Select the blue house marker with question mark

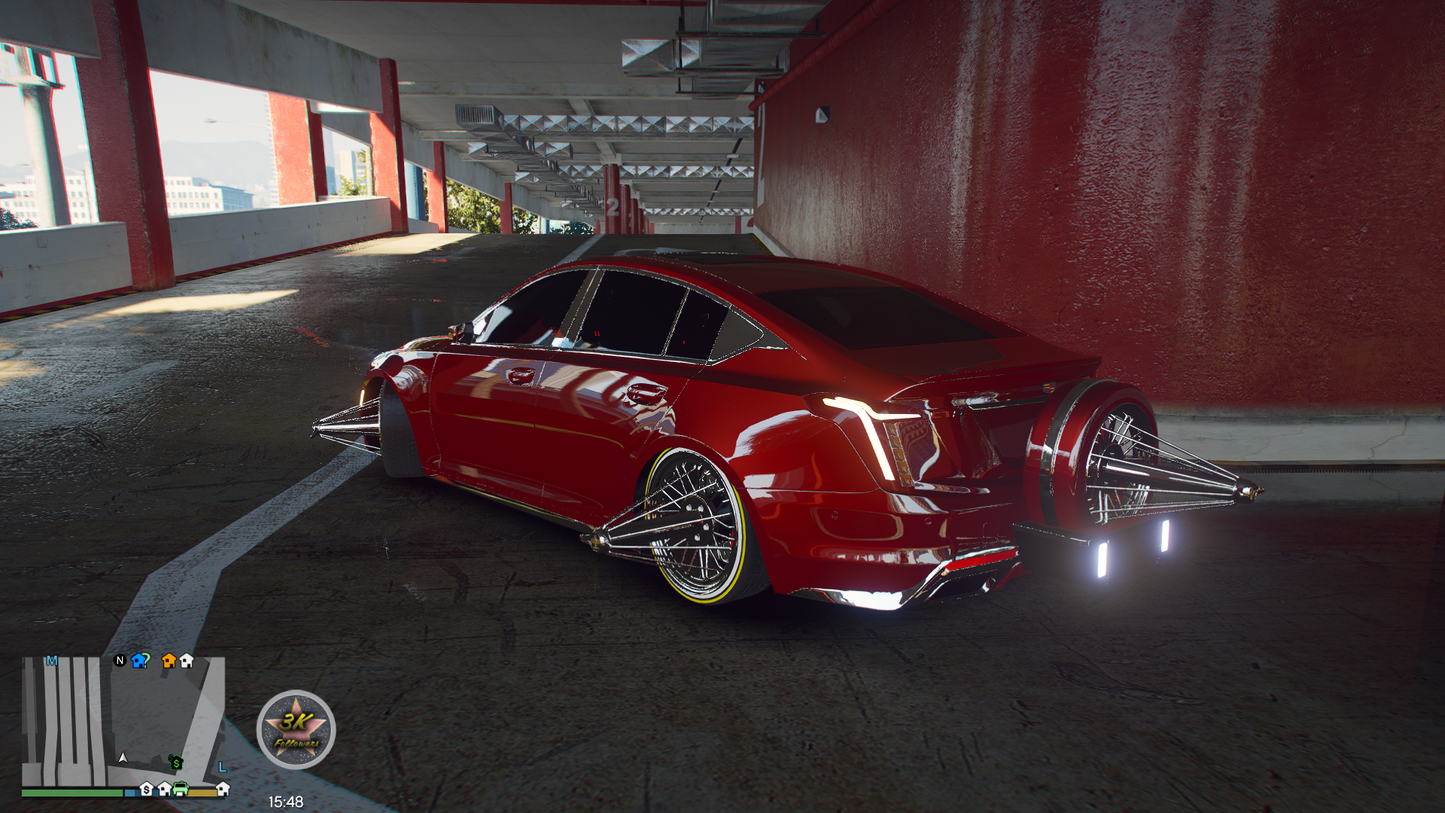click(140, 661)
